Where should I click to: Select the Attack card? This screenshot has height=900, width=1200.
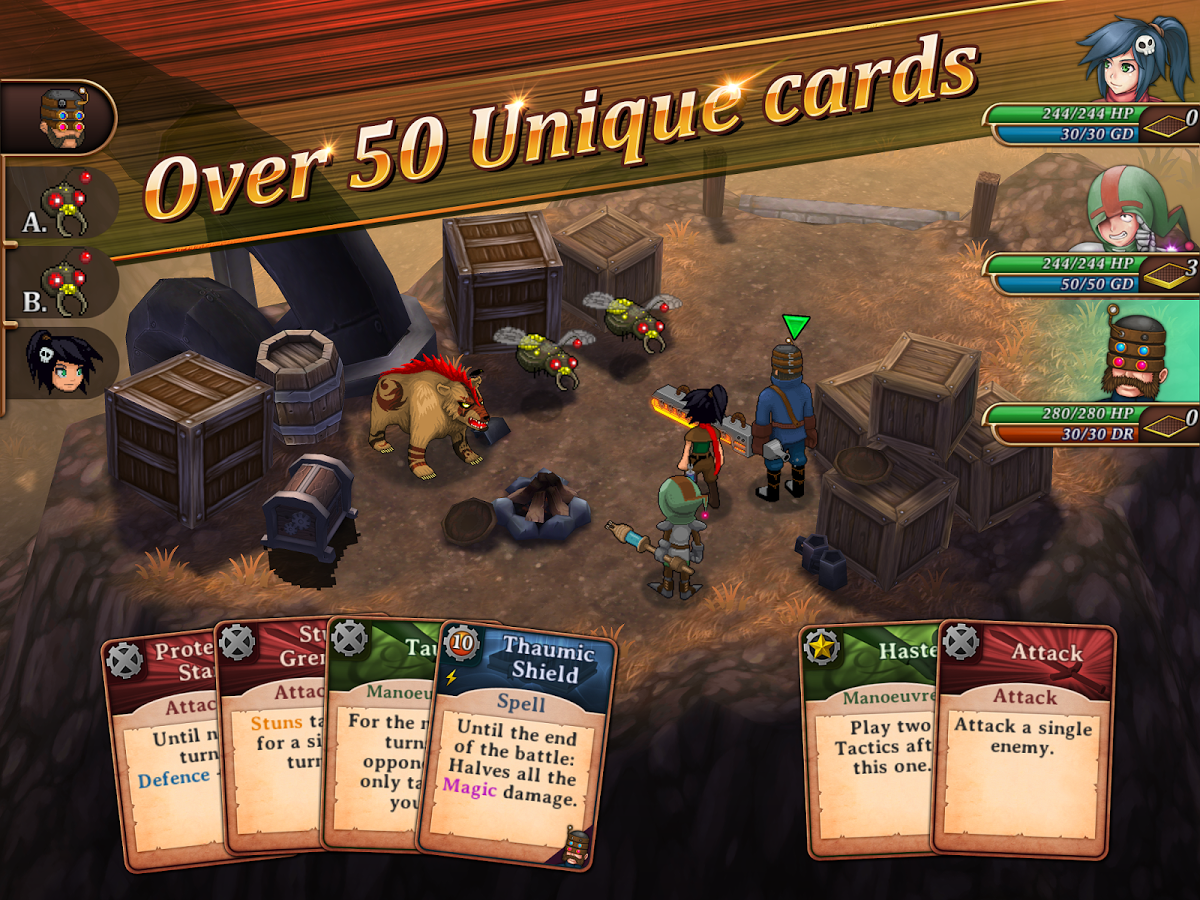pos(1024,740)
